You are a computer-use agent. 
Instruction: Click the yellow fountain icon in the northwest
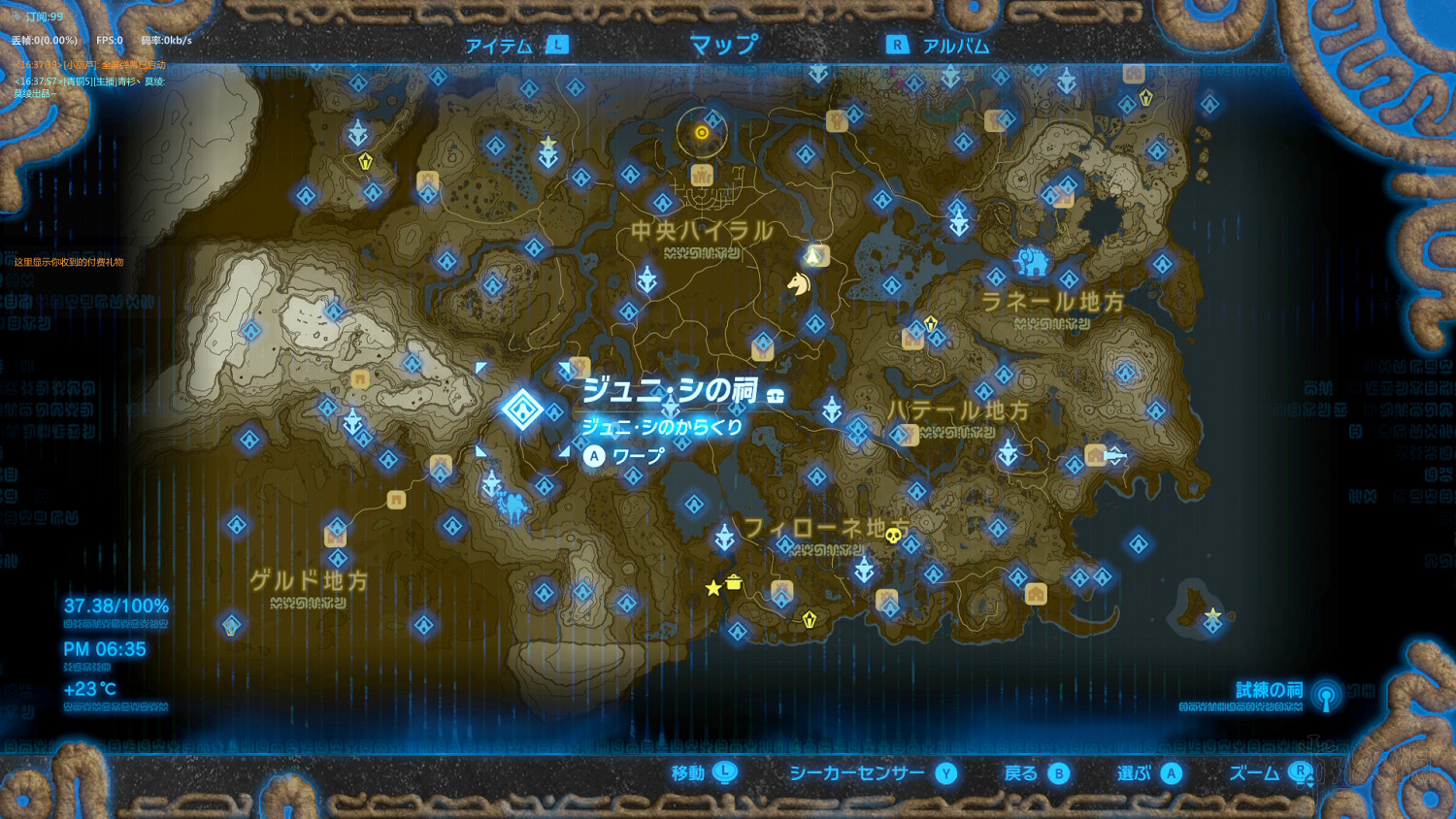pyautogui.click(x=366, y=161)
